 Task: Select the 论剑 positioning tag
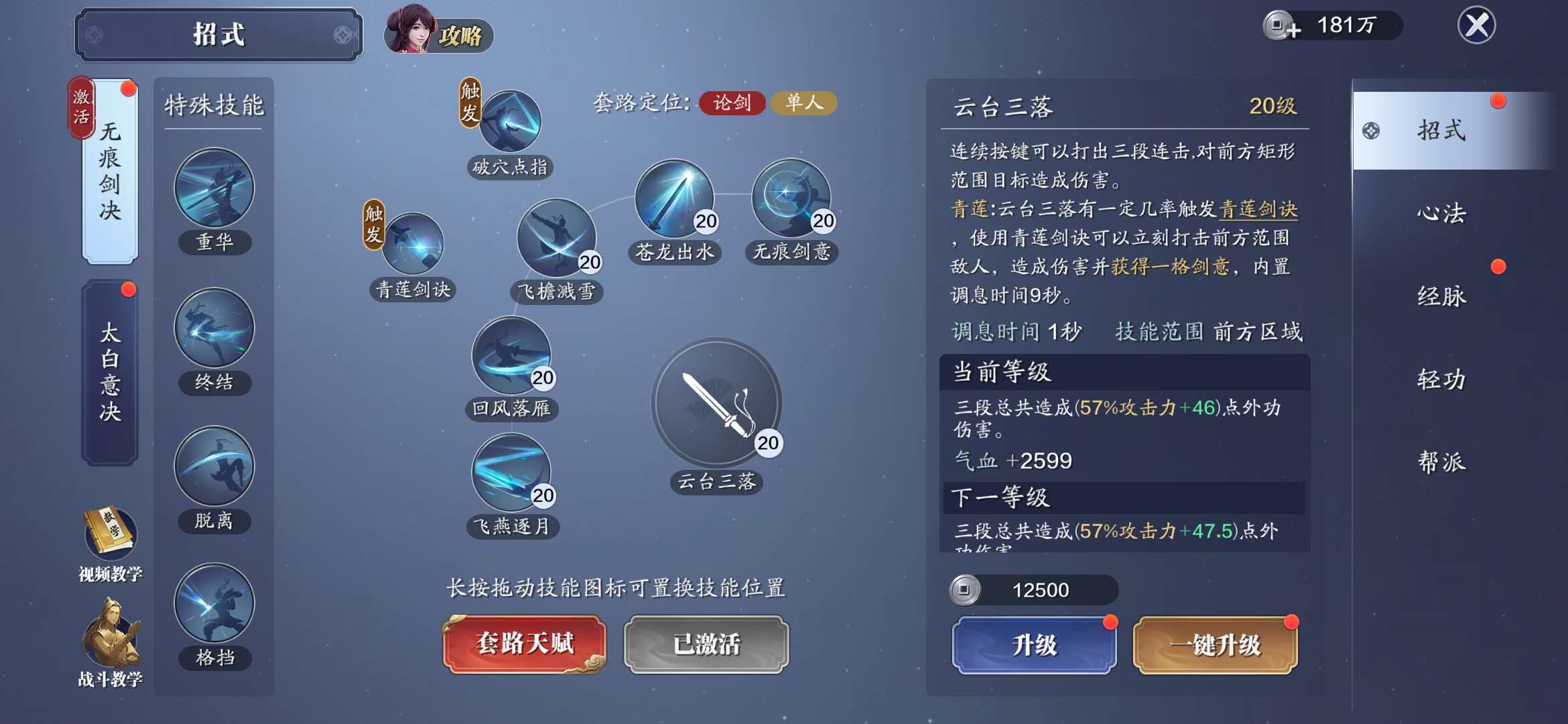pos(730,104)
